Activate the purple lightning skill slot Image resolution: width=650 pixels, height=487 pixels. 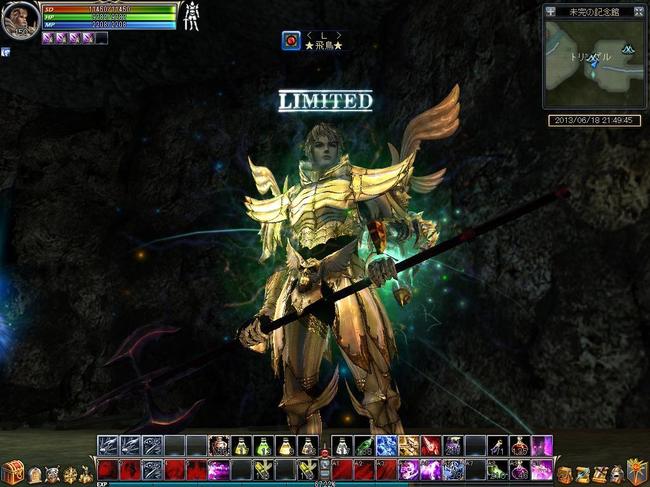pos(219,469)
